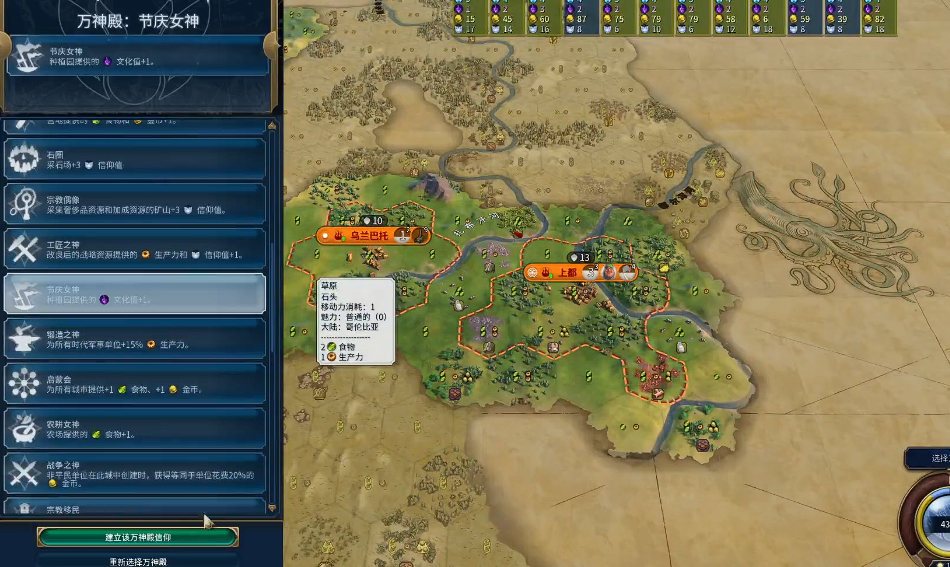The height and width of the screenshot is (567, 950).
Task: Select the 石圈 pantheon belief
Action: (x=135, y=158)
